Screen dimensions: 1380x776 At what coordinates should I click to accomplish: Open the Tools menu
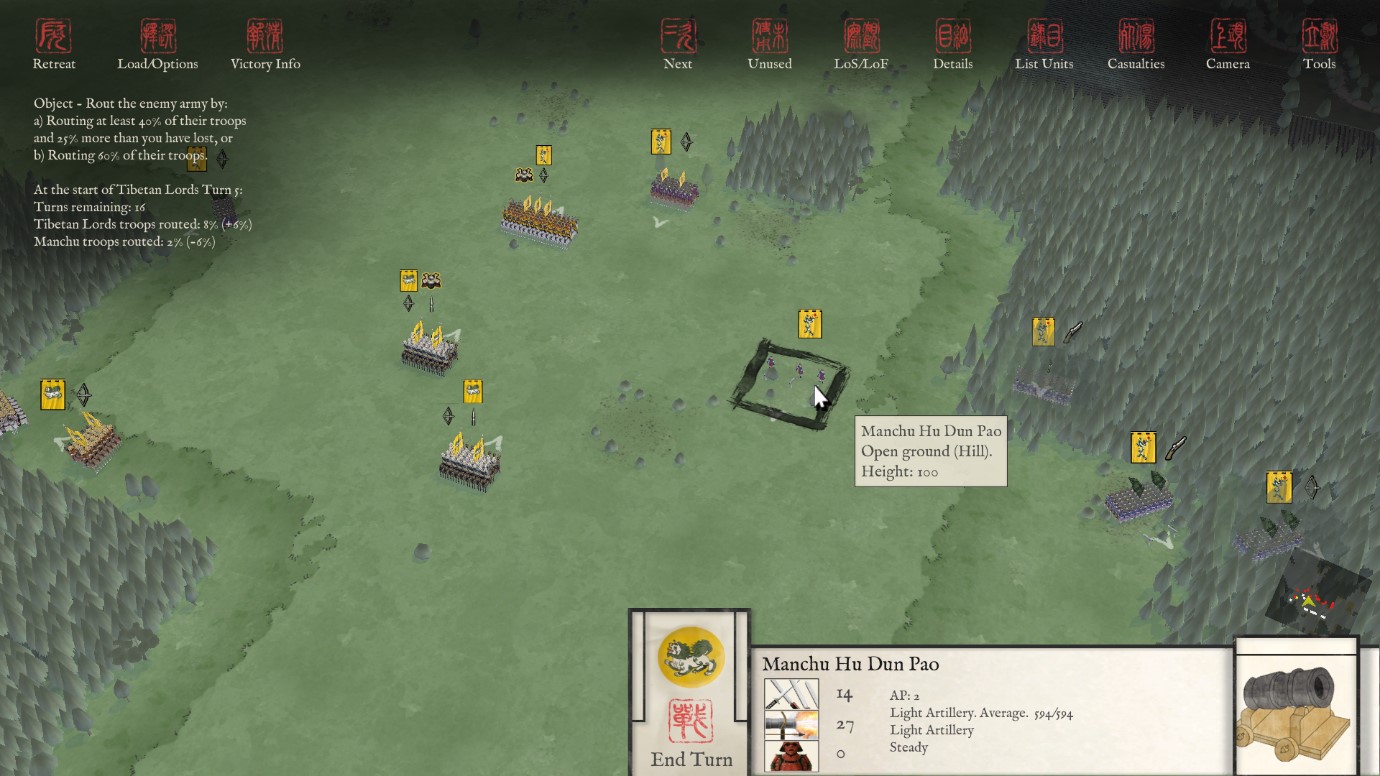coord(1319,45)
